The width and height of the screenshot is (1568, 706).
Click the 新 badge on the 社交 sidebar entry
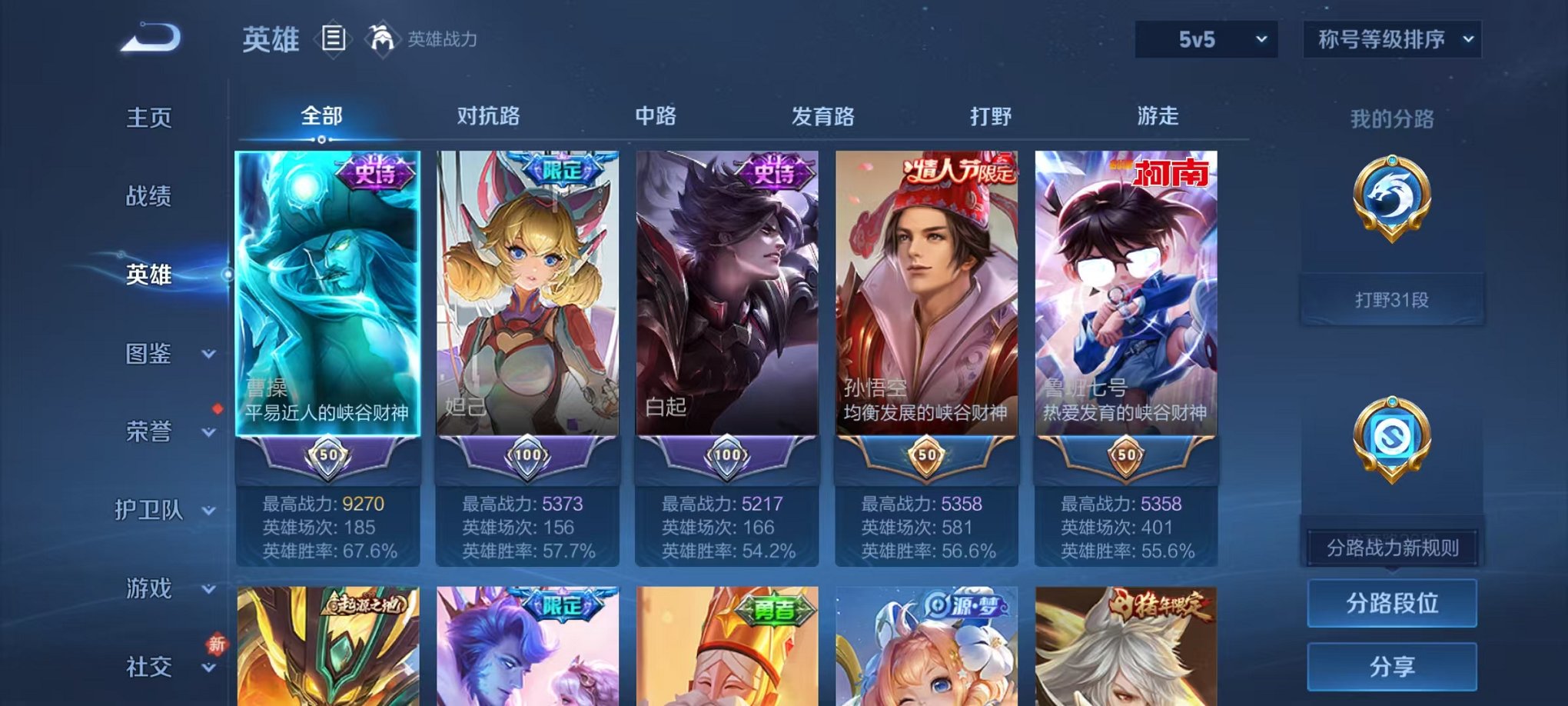click(218, 643)
